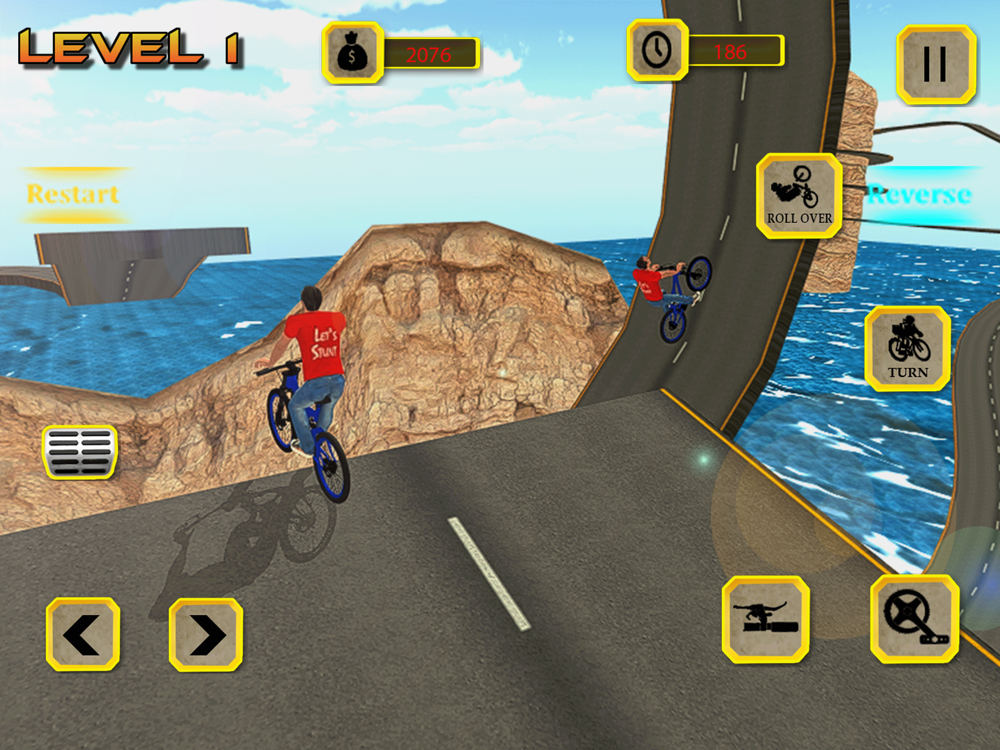The height and width of the screenshot is (750, 1000).
Task: Activate the Reverse button
Action: pos(918,194)
